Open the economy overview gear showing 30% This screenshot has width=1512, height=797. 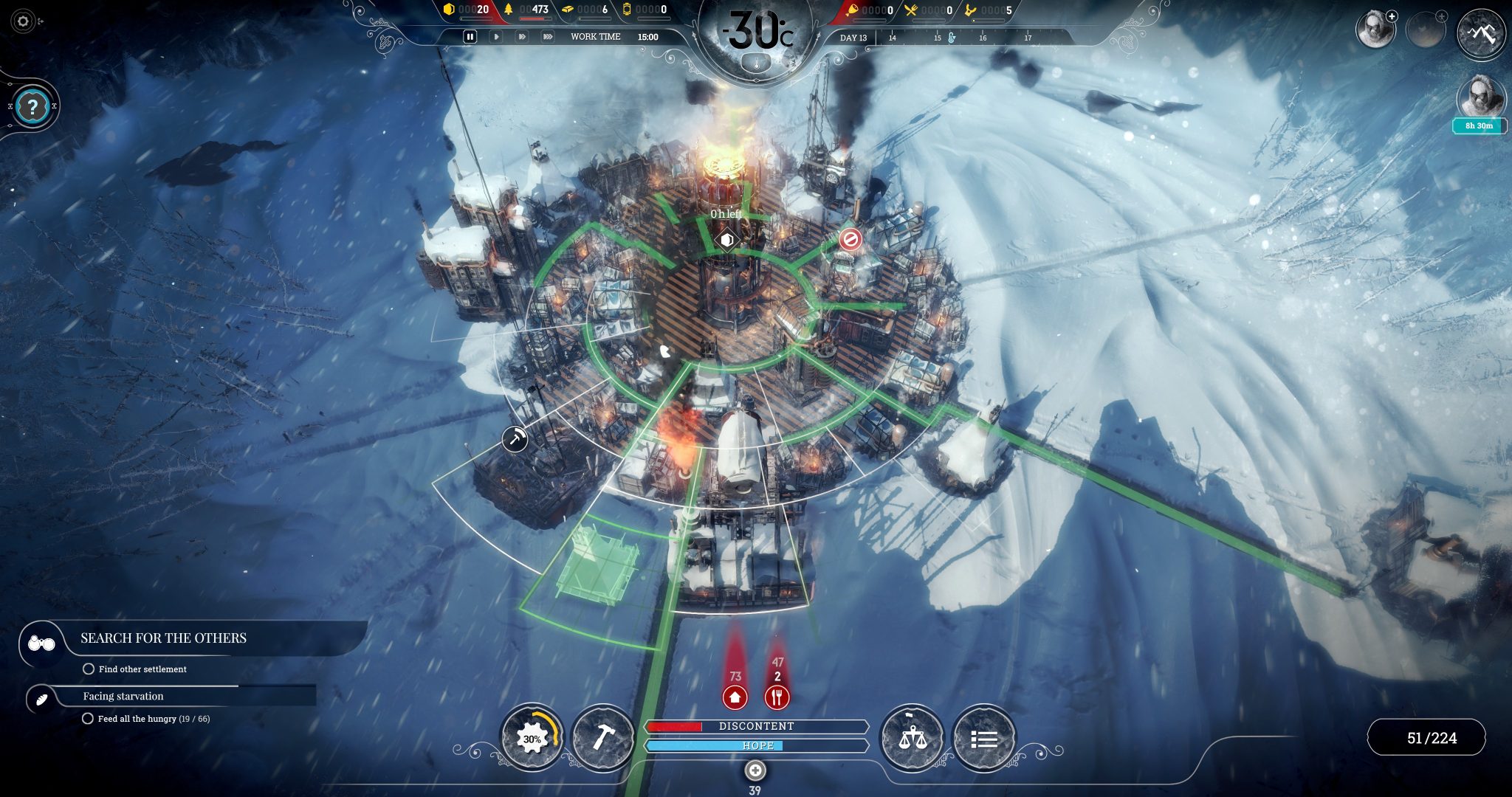click(x=533, y=736)
